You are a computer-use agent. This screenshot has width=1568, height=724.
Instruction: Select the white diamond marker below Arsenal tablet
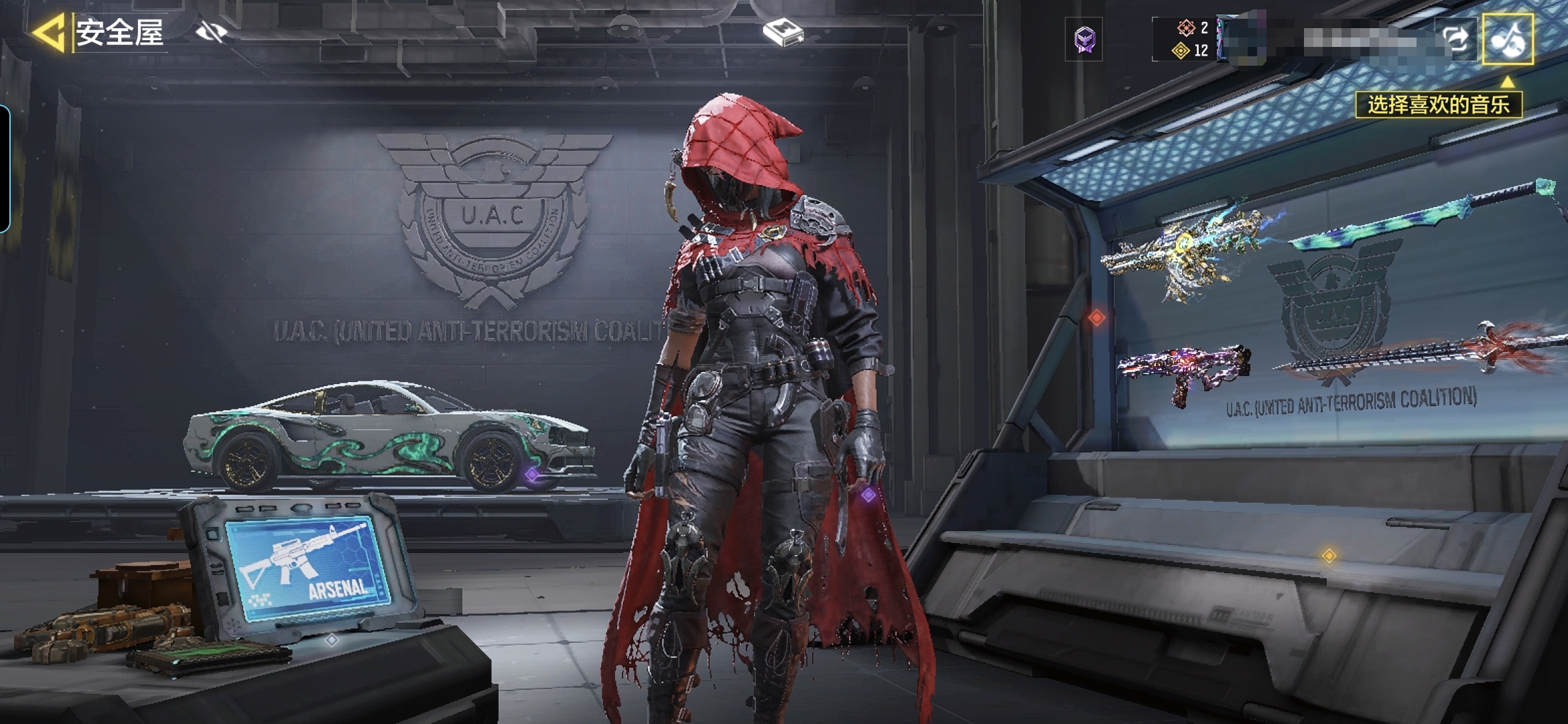(331, 640)
